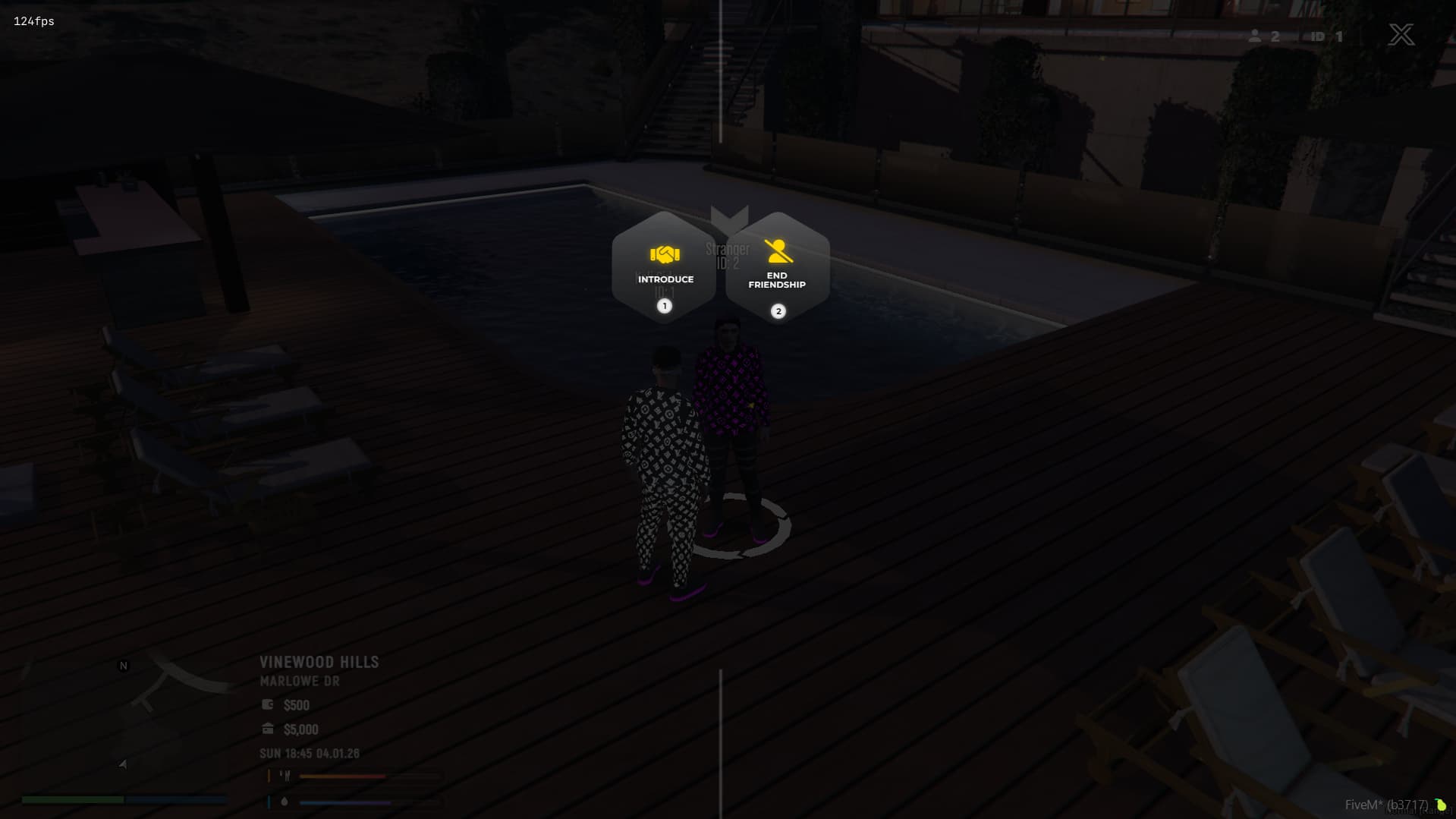Click the player count icon showing 2

point(1256,36)
